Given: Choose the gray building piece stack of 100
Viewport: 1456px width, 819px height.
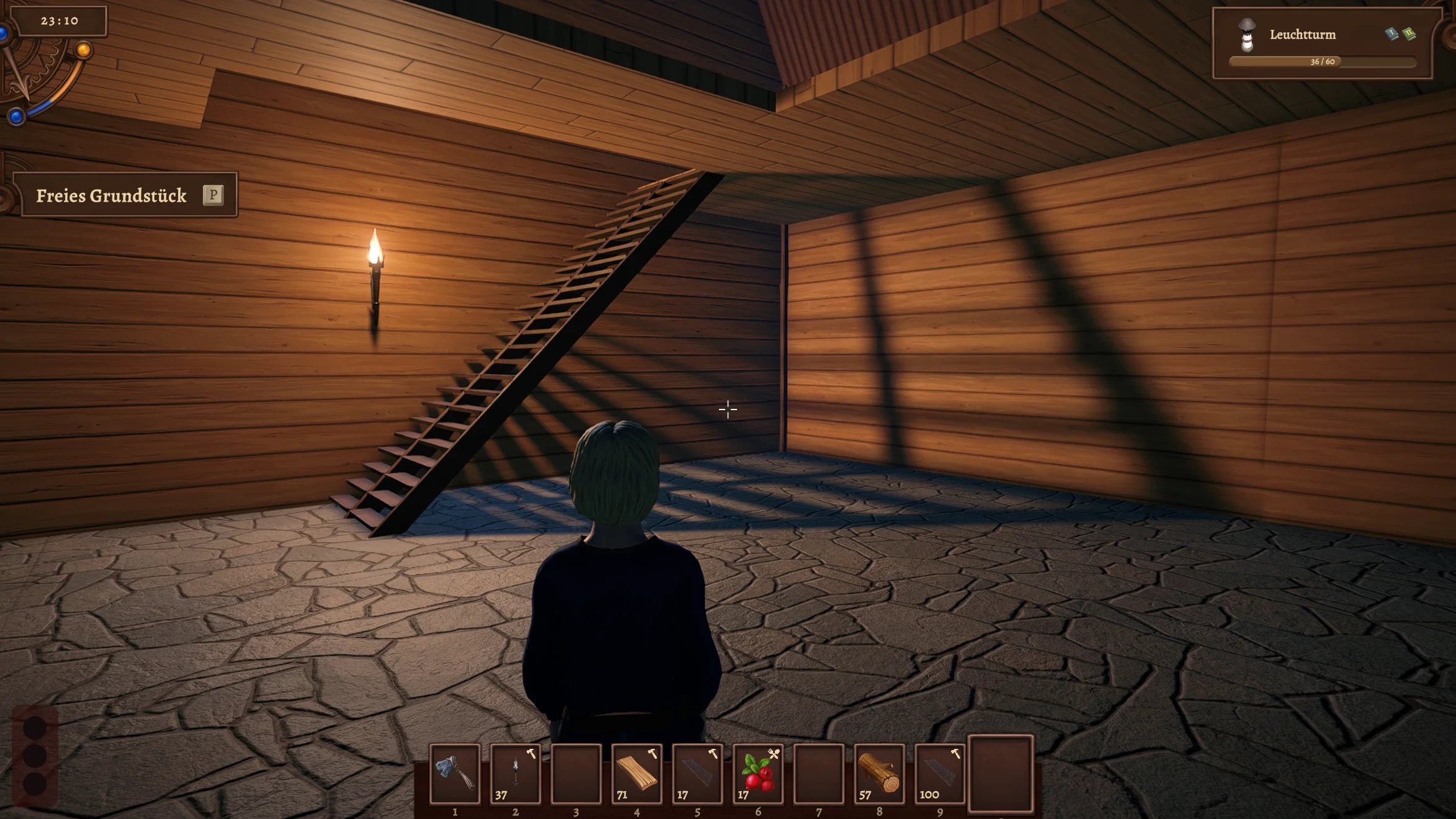Looking at the screenshot, I should point(939,773).
